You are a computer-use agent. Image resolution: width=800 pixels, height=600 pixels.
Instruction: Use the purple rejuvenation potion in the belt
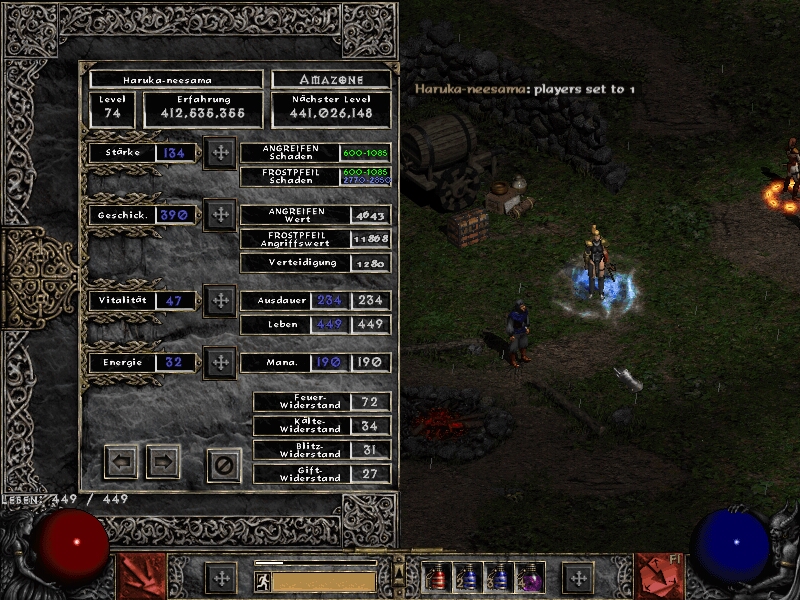pos(528,578)
